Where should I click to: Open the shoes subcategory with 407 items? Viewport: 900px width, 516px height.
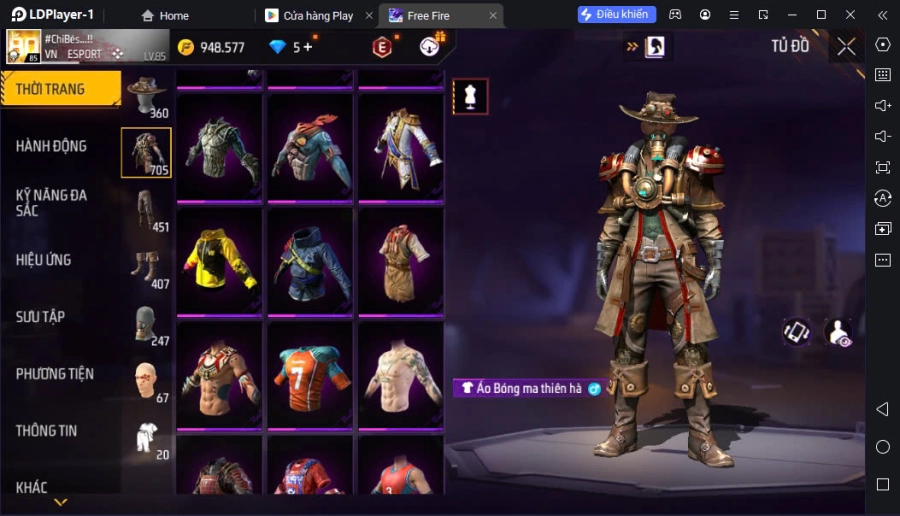tap(147, 267)
